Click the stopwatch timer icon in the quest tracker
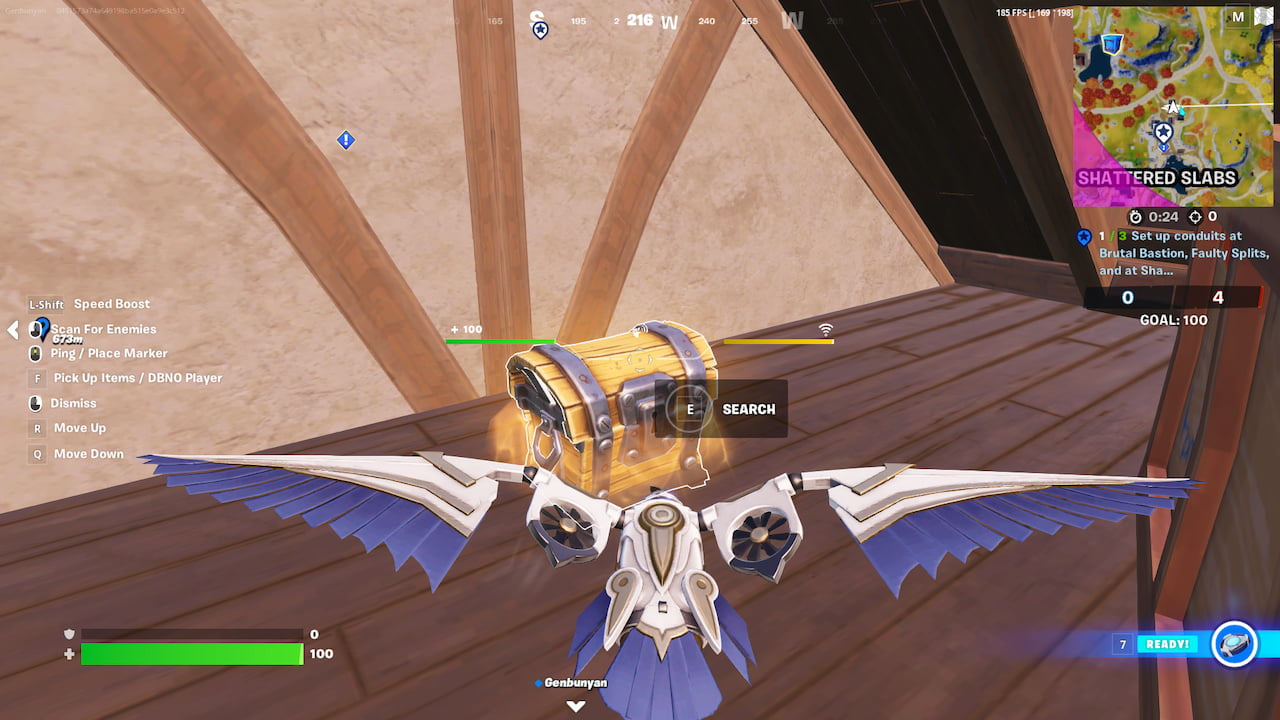 (x=1135, y=216)
